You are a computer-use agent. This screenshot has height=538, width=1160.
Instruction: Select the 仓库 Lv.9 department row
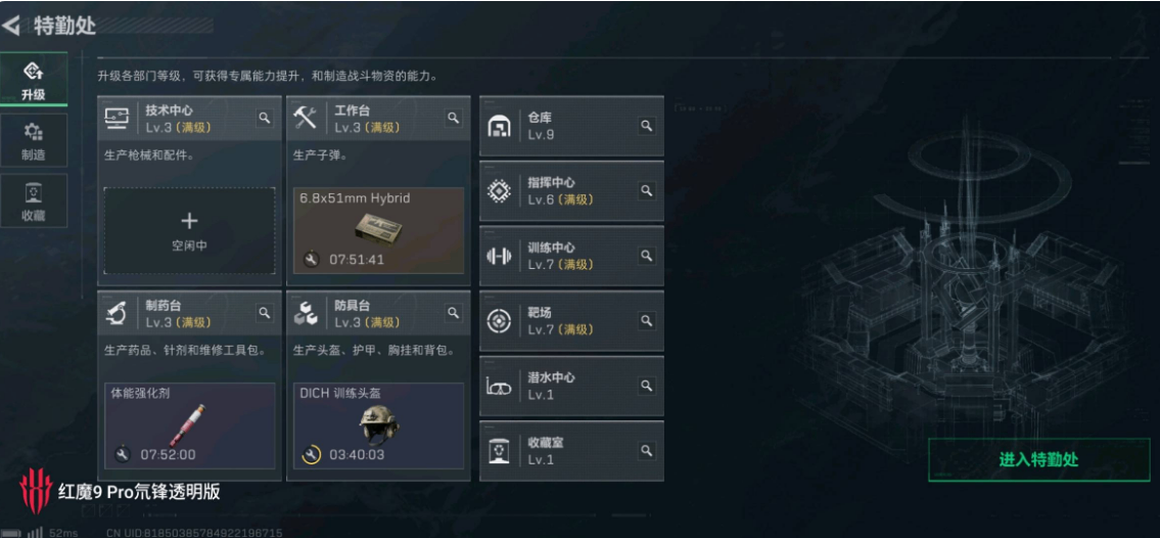point(571,126)
